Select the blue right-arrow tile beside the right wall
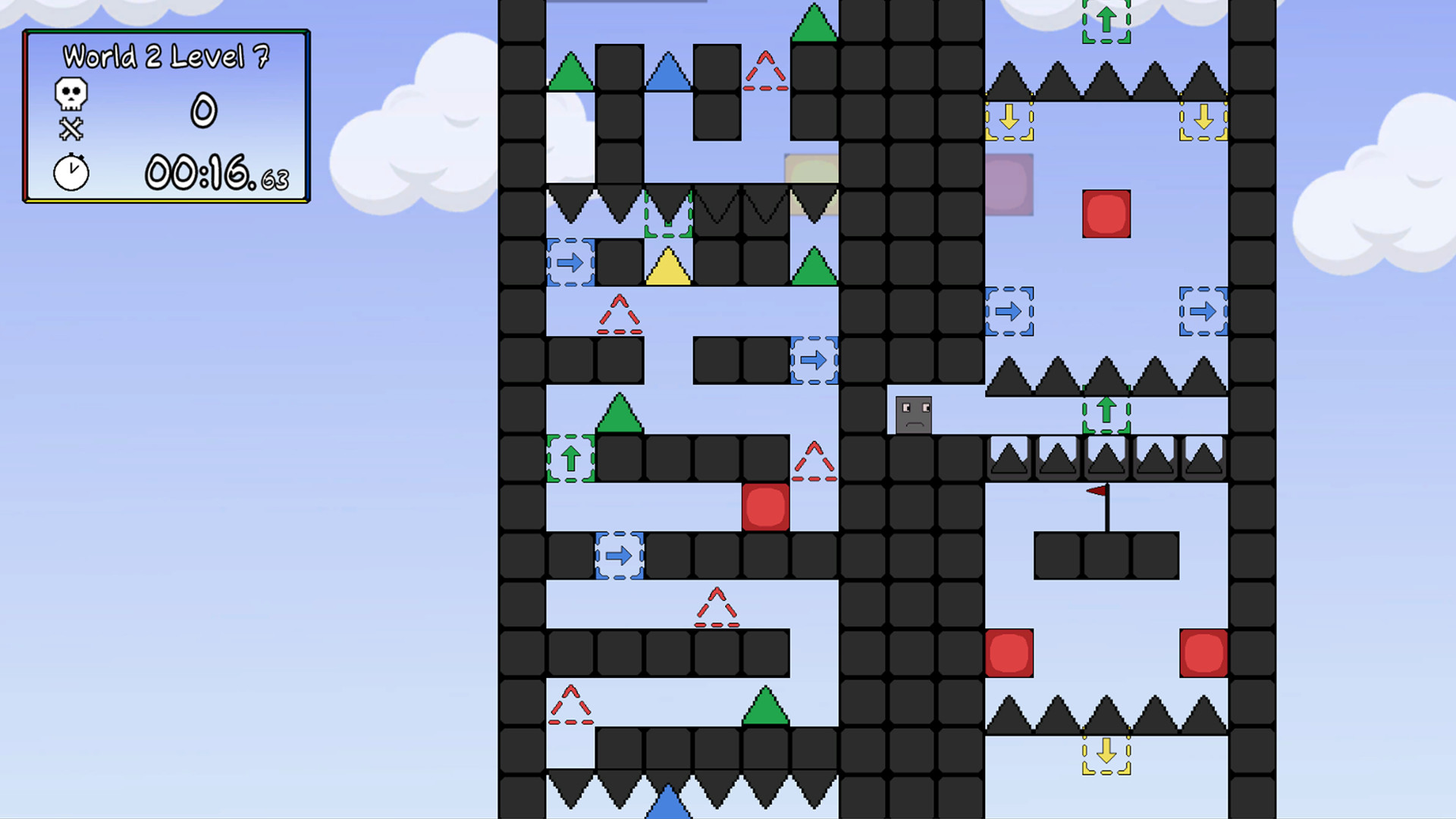 pyautogui.click(x=1203, y=311)
